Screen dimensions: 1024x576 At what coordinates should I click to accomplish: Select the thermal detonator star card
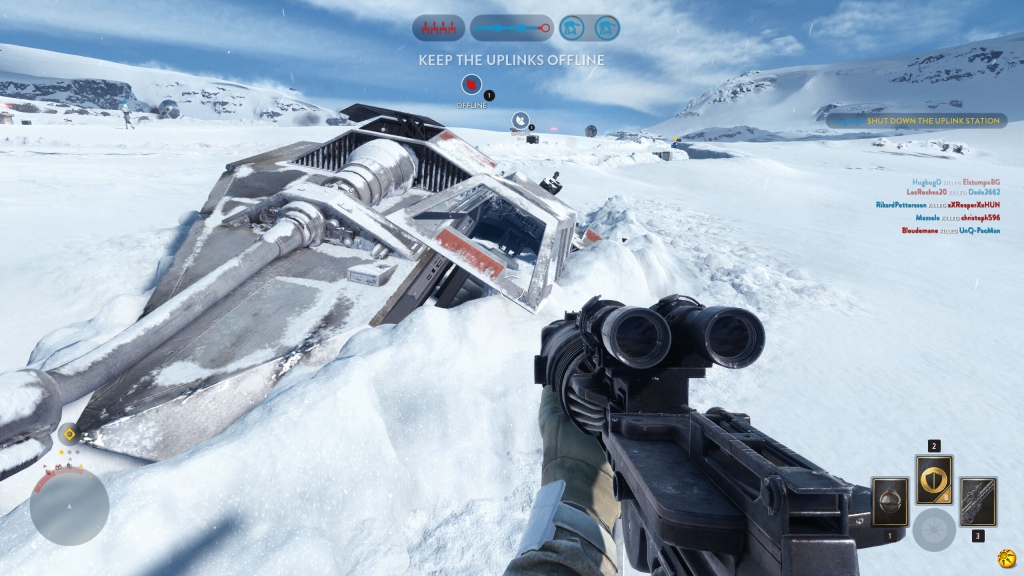click(889, 502)
